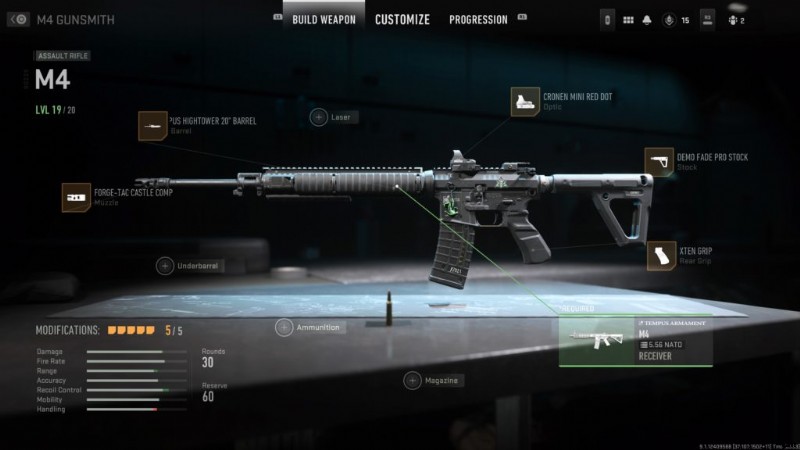800x450 pixels.
Task: Add a Laser attachment
Action: click(x=318, y=117)
